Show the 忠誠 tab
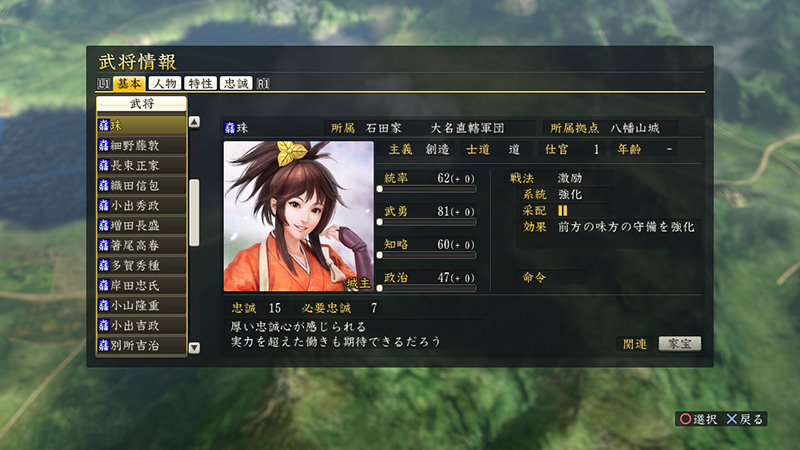800x450 pixels. (236, 83)
